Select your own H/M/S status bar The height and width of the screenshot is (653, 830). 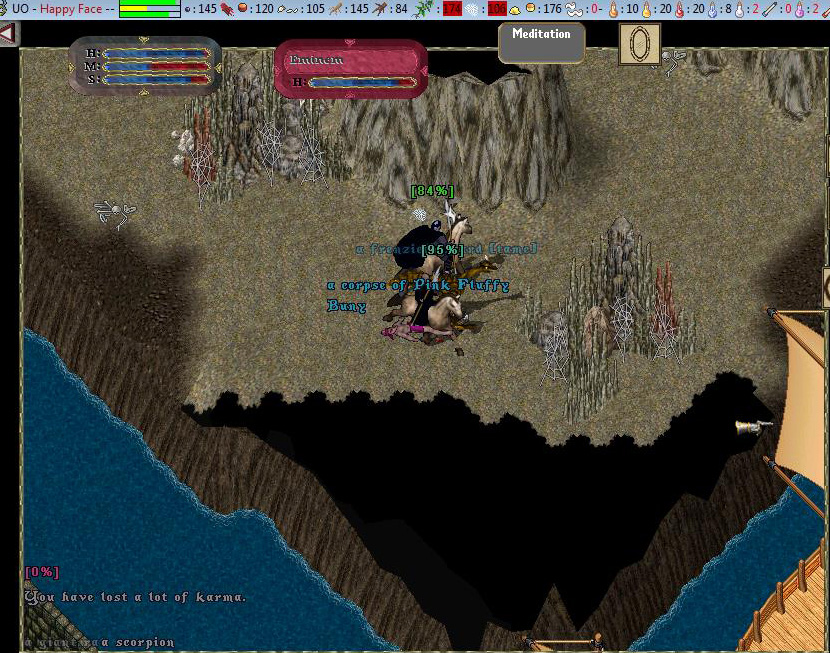(145, 65)
